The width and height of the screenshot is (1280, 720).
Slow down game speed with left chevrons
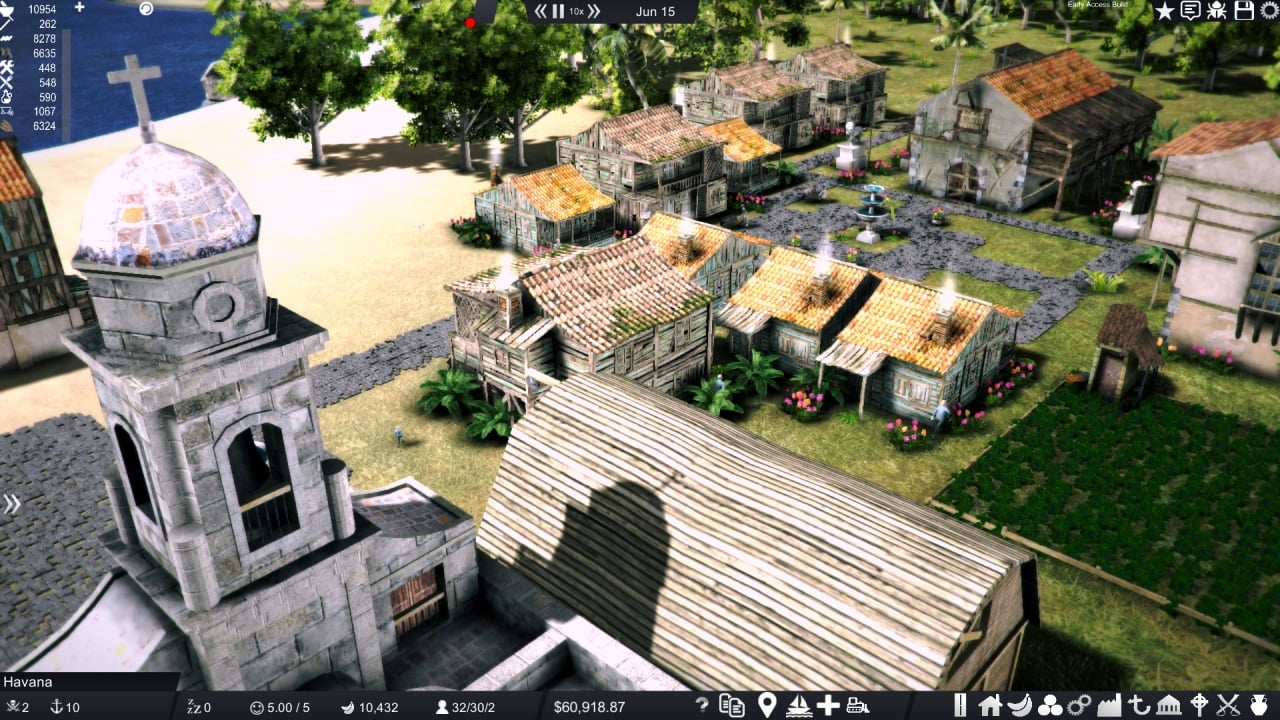point(541,11)
